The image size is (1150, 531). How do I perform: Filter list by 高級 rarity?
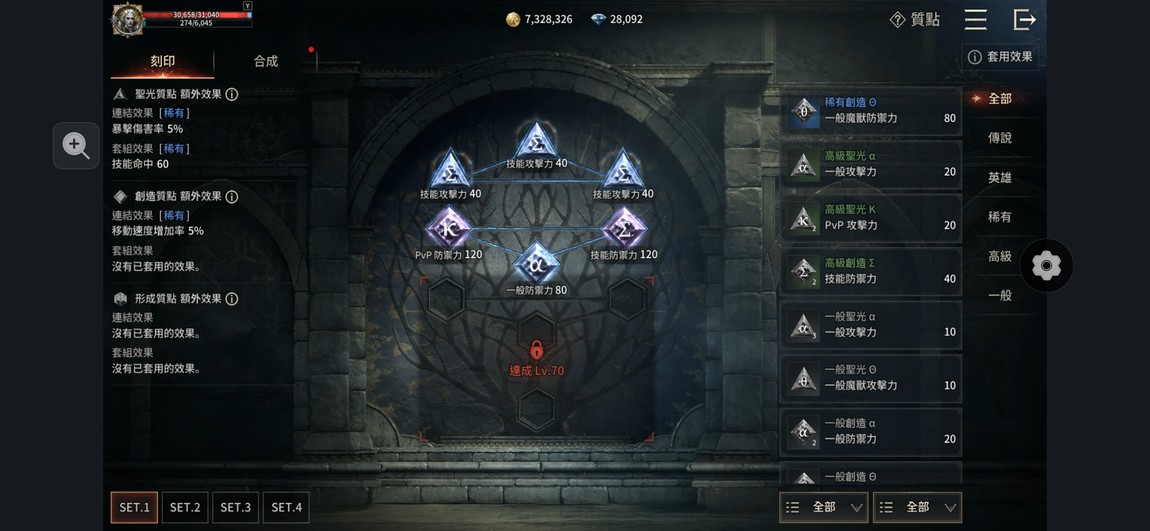click(999, 256)
